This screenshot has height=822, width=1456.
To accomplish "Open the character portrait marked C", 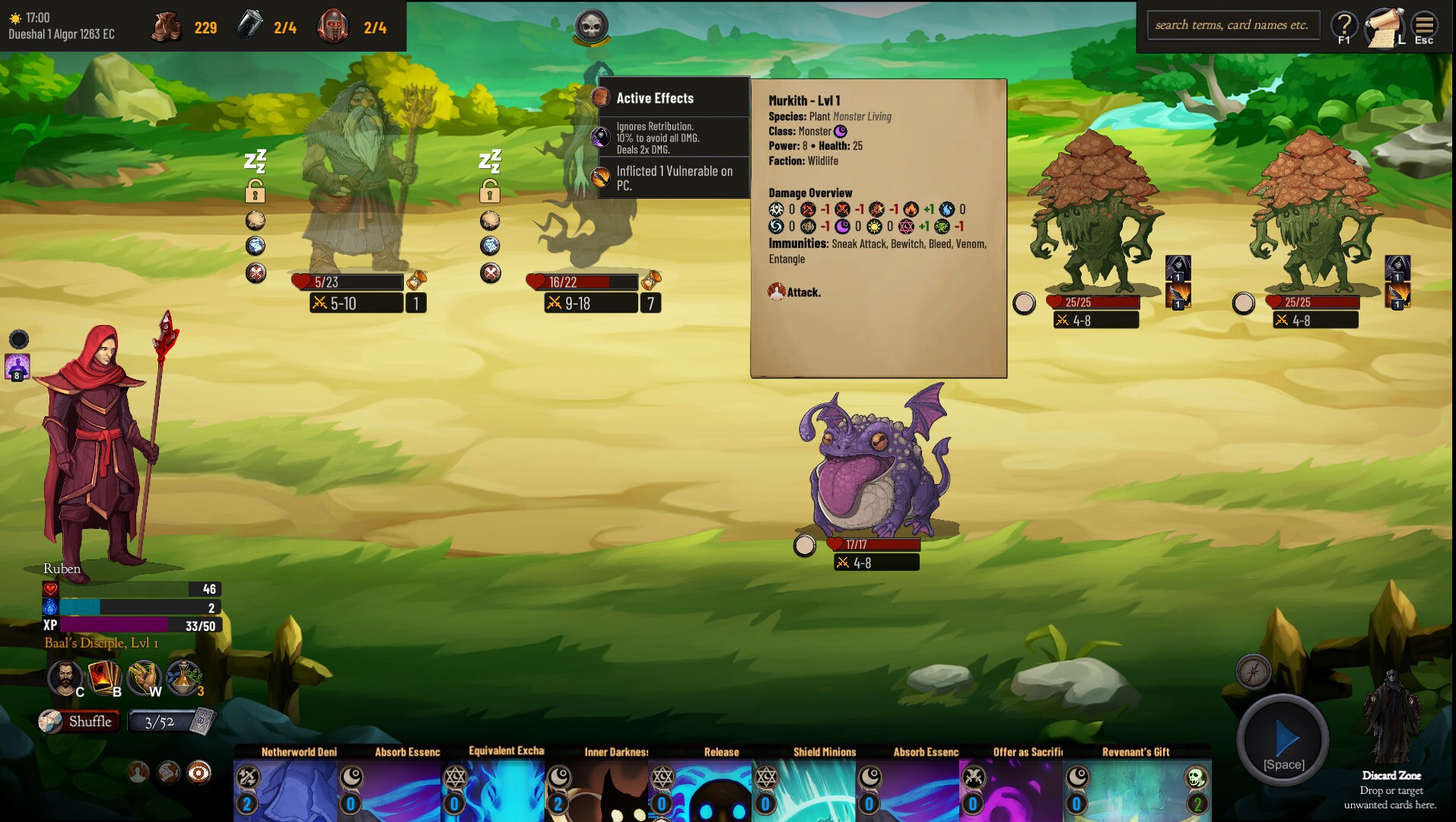I will pos(67,678).
